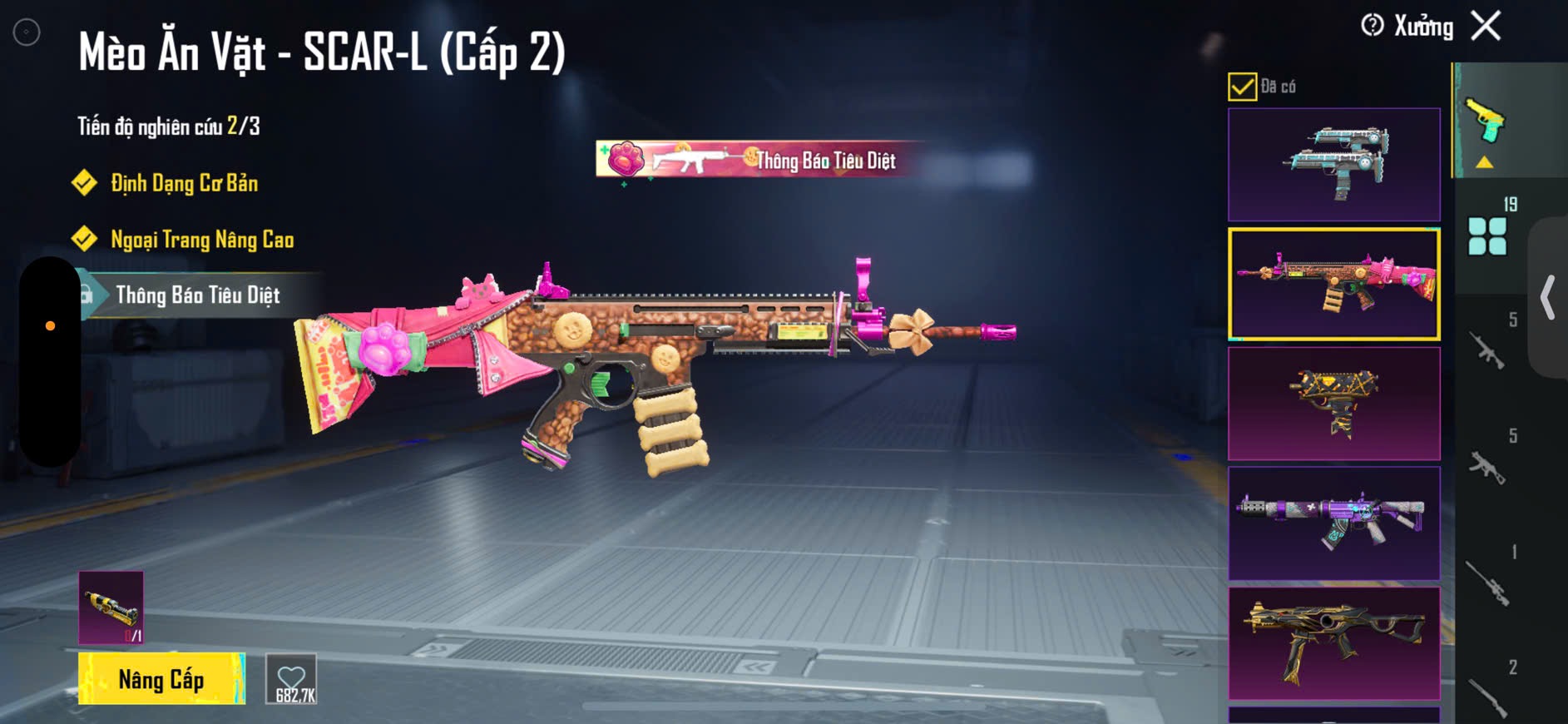The height and width of the screenshot is (724, 1568).
Task: Select Ngoại Trang Nâng Cao research stage
Action: click(x=202, y=240)
